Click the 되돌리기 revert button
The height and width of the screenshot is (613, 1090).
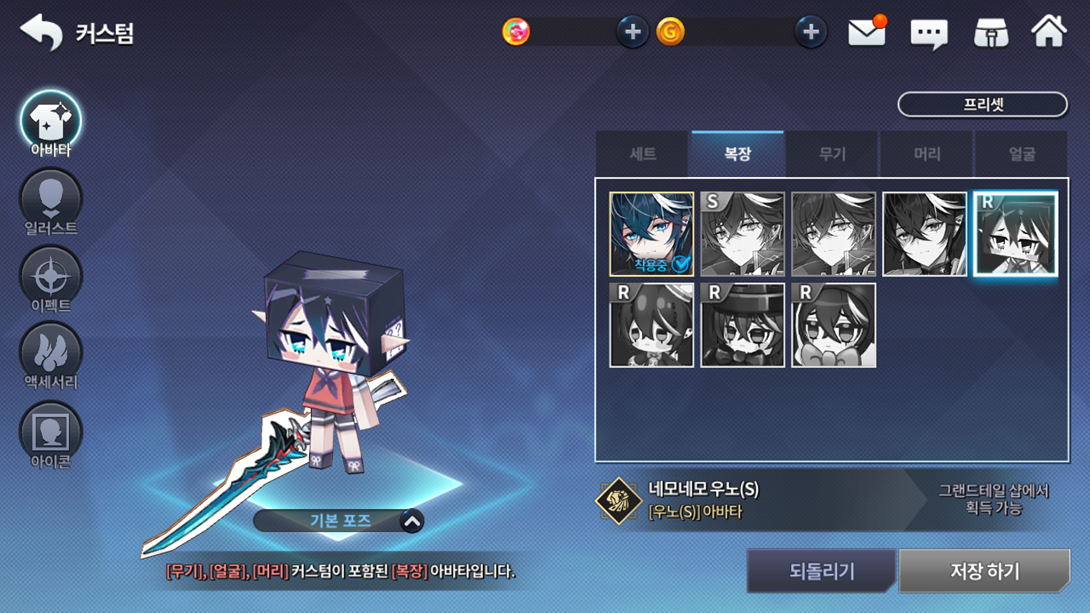[821, 571]
